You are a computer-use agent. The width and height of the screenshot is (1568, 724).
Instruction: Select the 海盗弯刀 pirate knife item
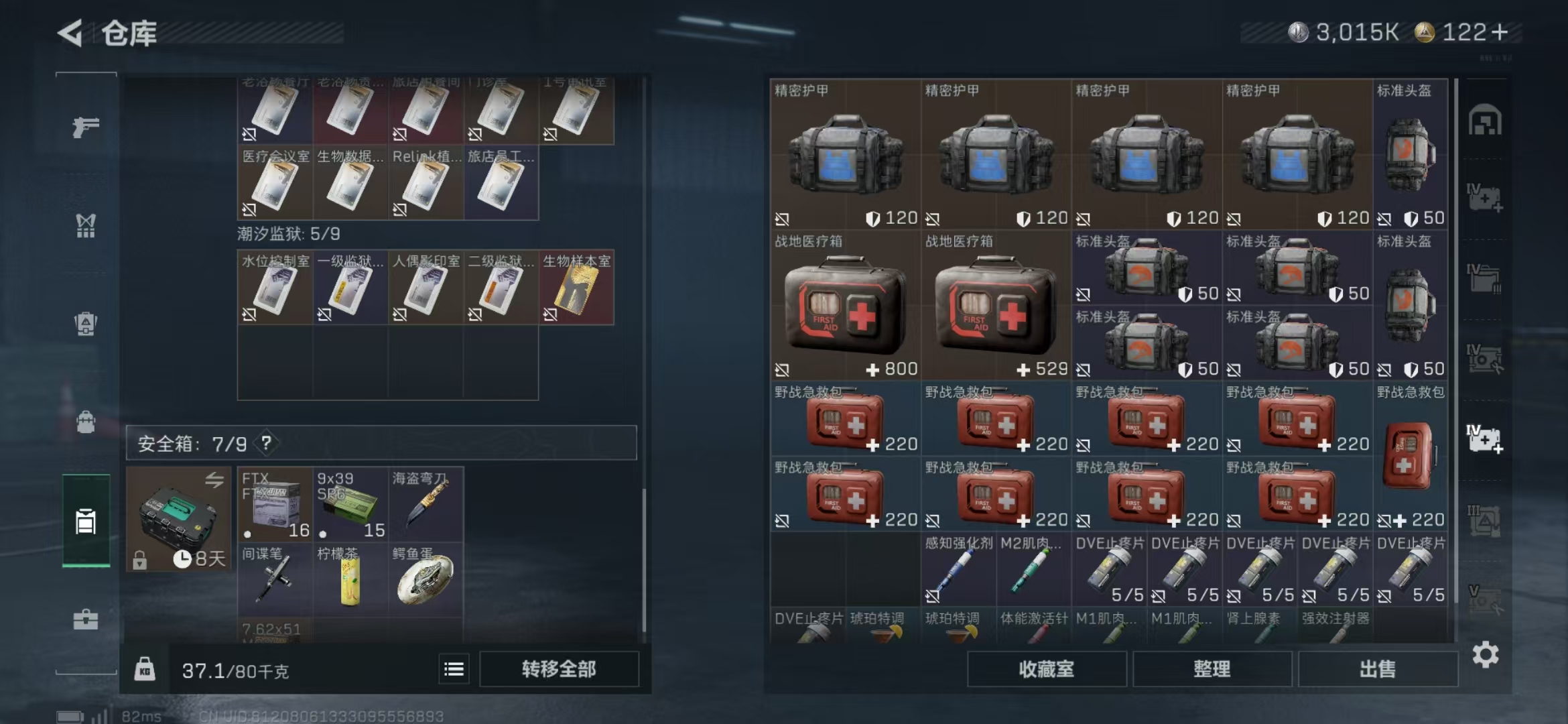point(426,505)
